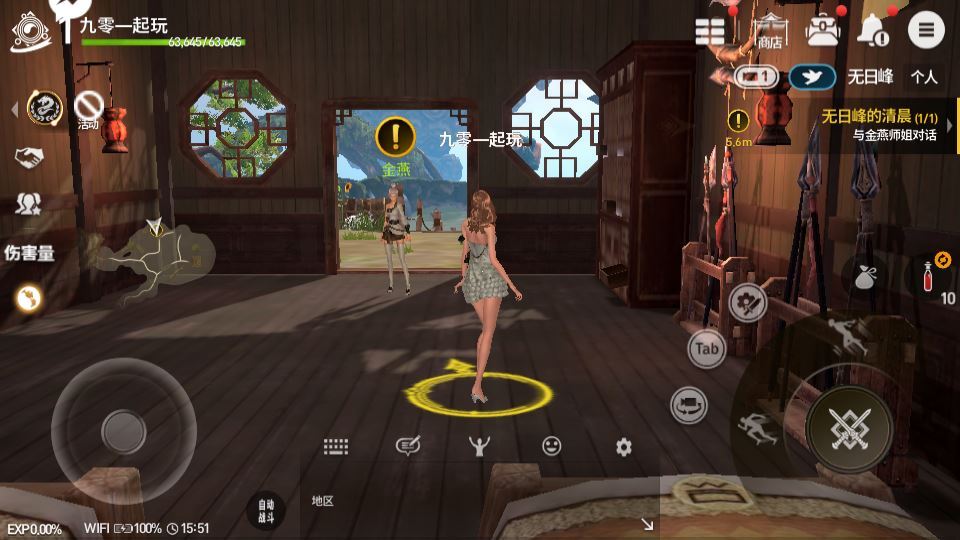Tap the Tab target switch button
The width and height of the screenshot is (960, 540).
tap(707, 349)
